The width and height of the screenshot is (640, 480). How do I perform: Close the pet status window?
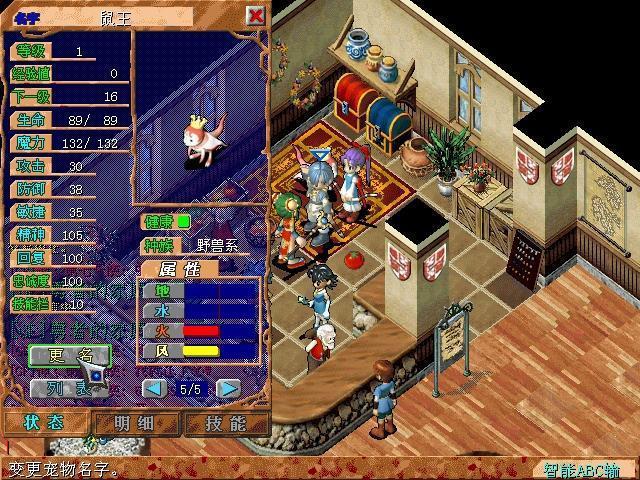coord(256,16)
